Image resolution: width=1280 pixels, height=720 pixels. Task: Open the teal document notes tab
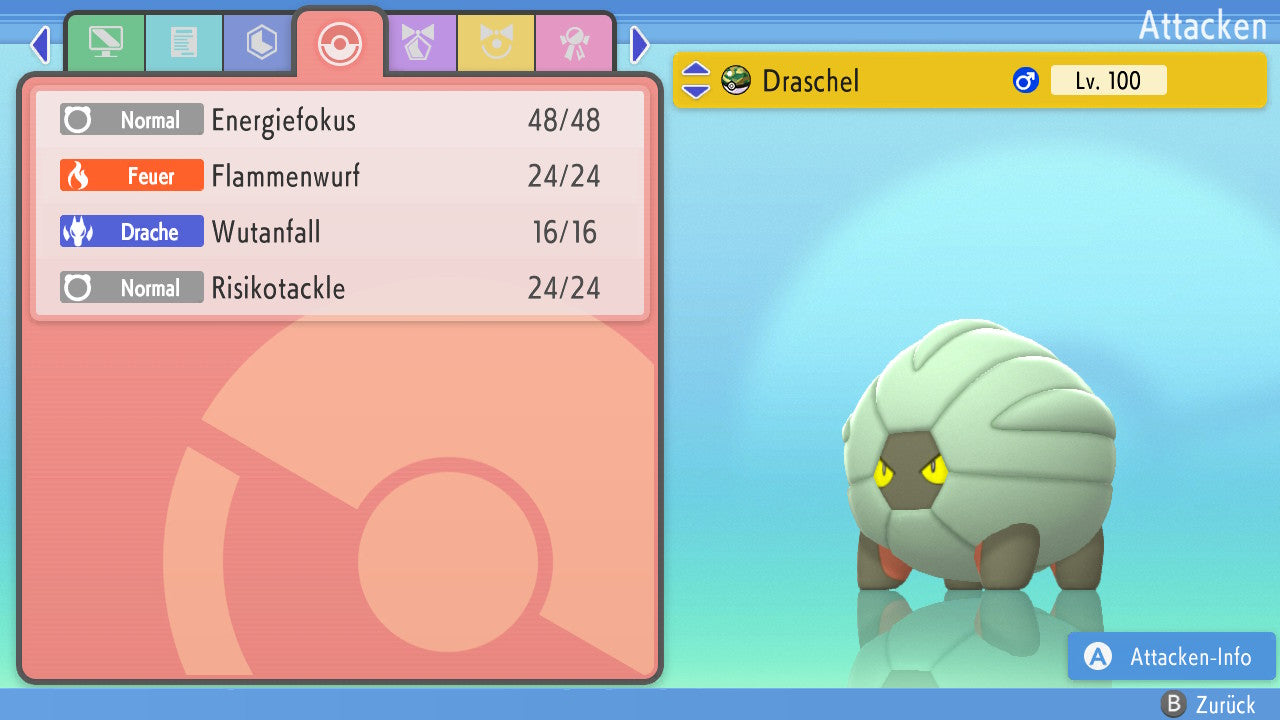pos(184,43)
